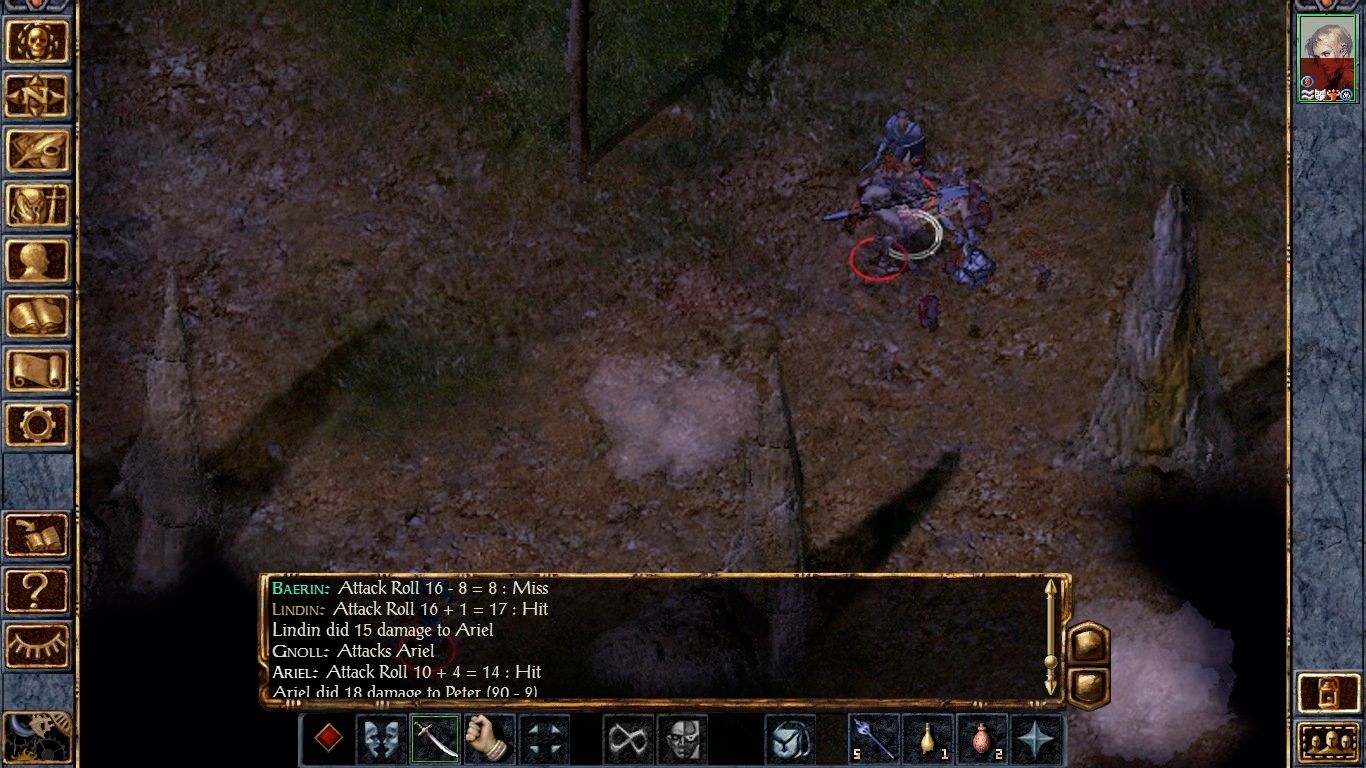This screenshot has width=1366, height=768.
Task: Open the world map screen
Action: tap(38, 96)
